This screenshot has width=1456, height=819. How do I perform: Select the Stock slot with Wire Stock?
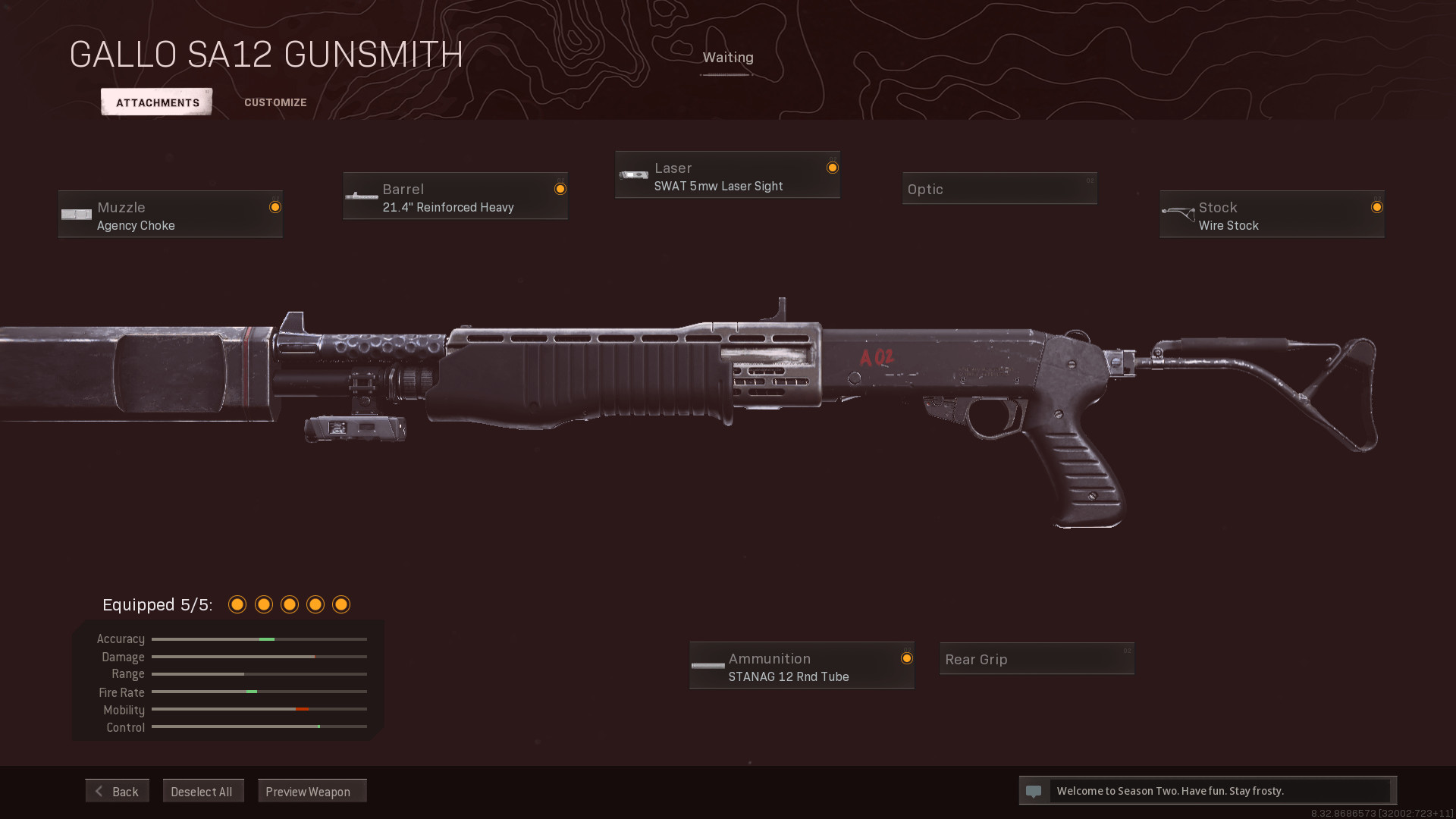coord(1272,215)
